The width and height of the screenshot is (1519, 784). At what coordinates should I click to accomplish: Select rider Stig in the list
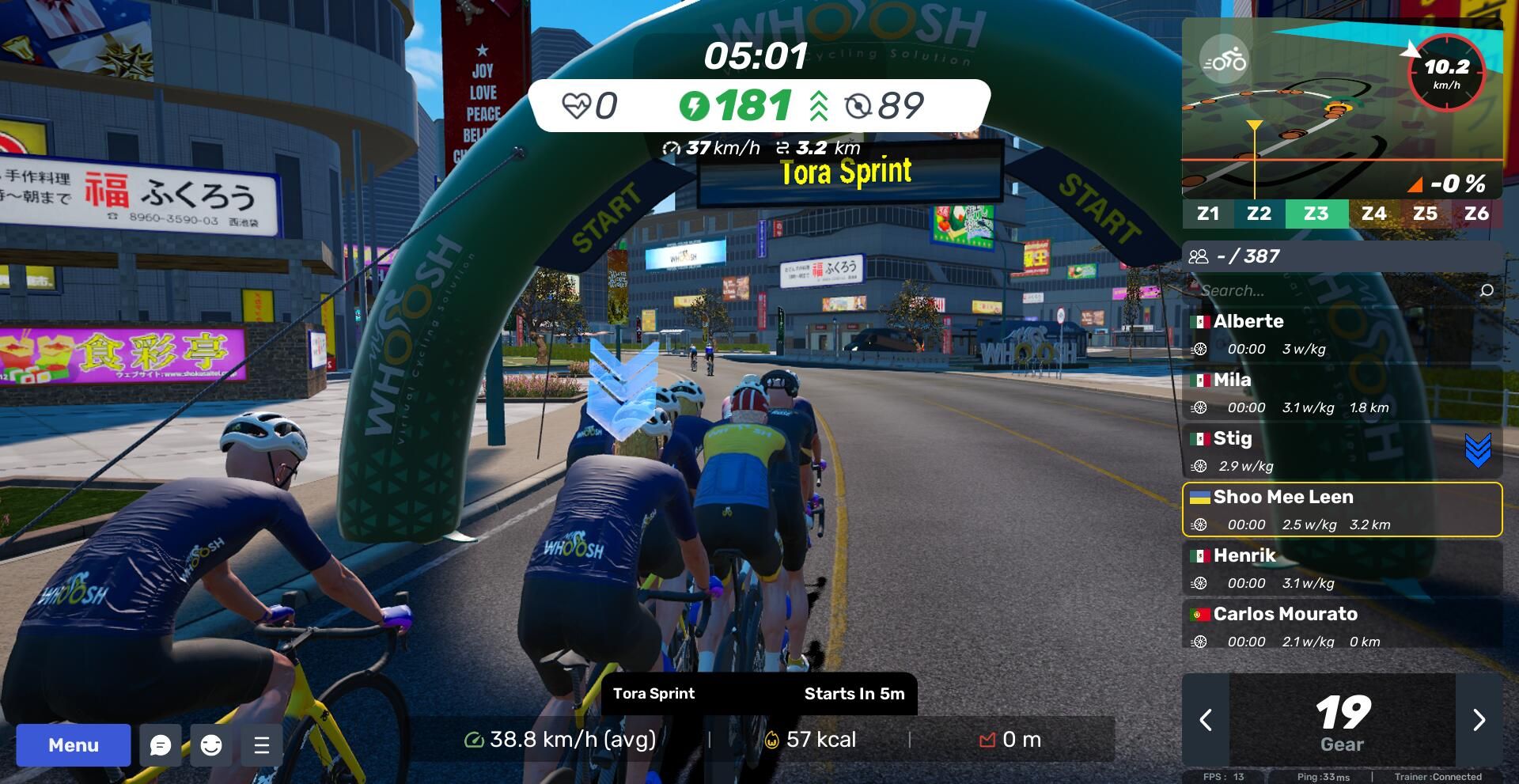1321,452
